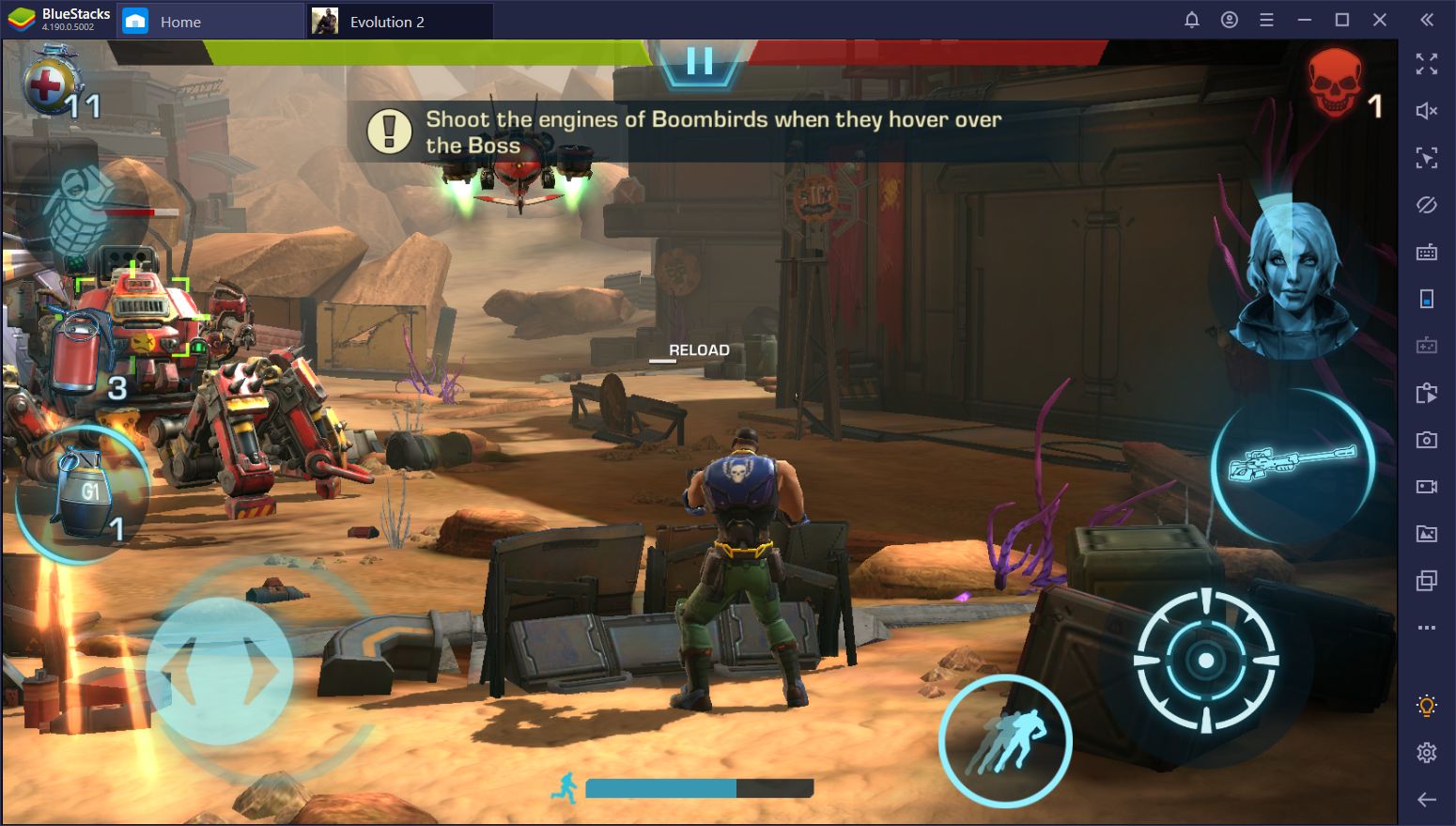Viewport: 1456px width, 826px height.
Task: Open the hamburger menu in the title bar
Action: pos(1266,19)
